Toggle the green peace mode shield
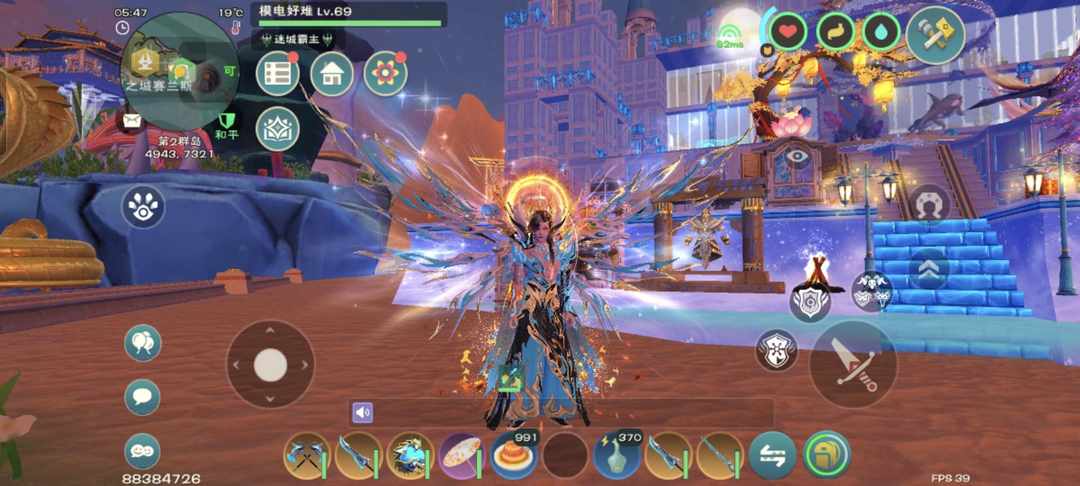 [x=227, y=122]
